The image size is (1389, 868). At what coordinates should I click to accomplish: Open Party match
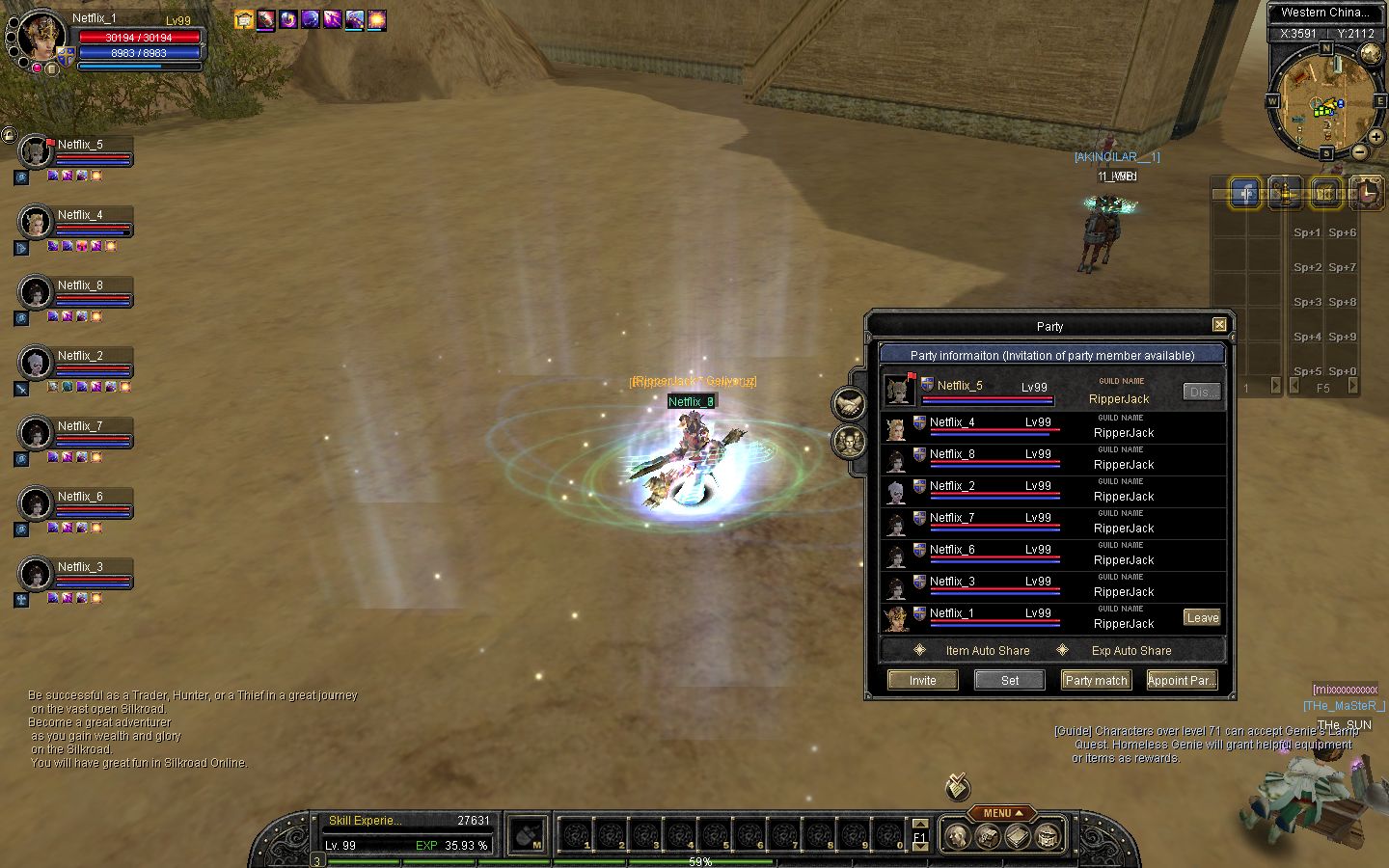coord(1096,680)
